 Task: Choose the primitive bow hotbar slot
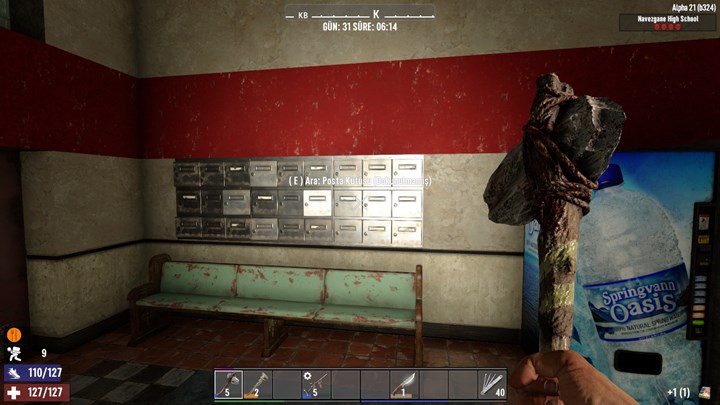(x=316, y=384)
